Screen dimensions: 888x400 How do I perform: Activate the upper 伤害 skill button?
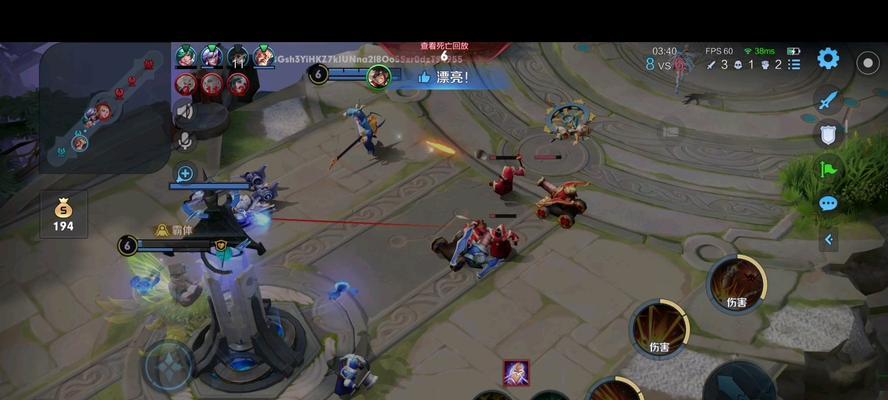[737, 284]
